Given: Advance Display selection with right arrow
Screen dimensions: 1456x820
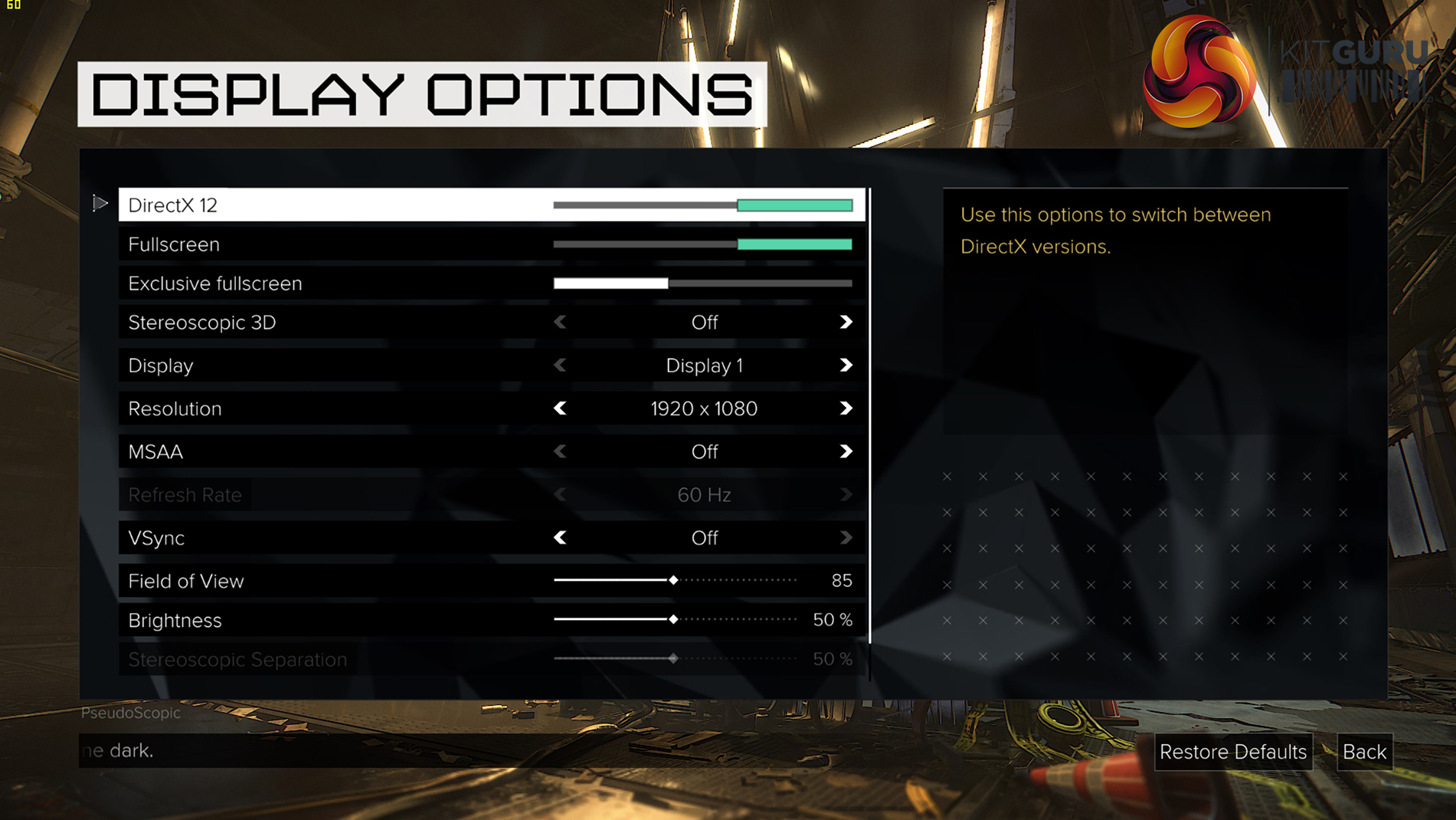Looking at the screenshot, I should point(846,366).
